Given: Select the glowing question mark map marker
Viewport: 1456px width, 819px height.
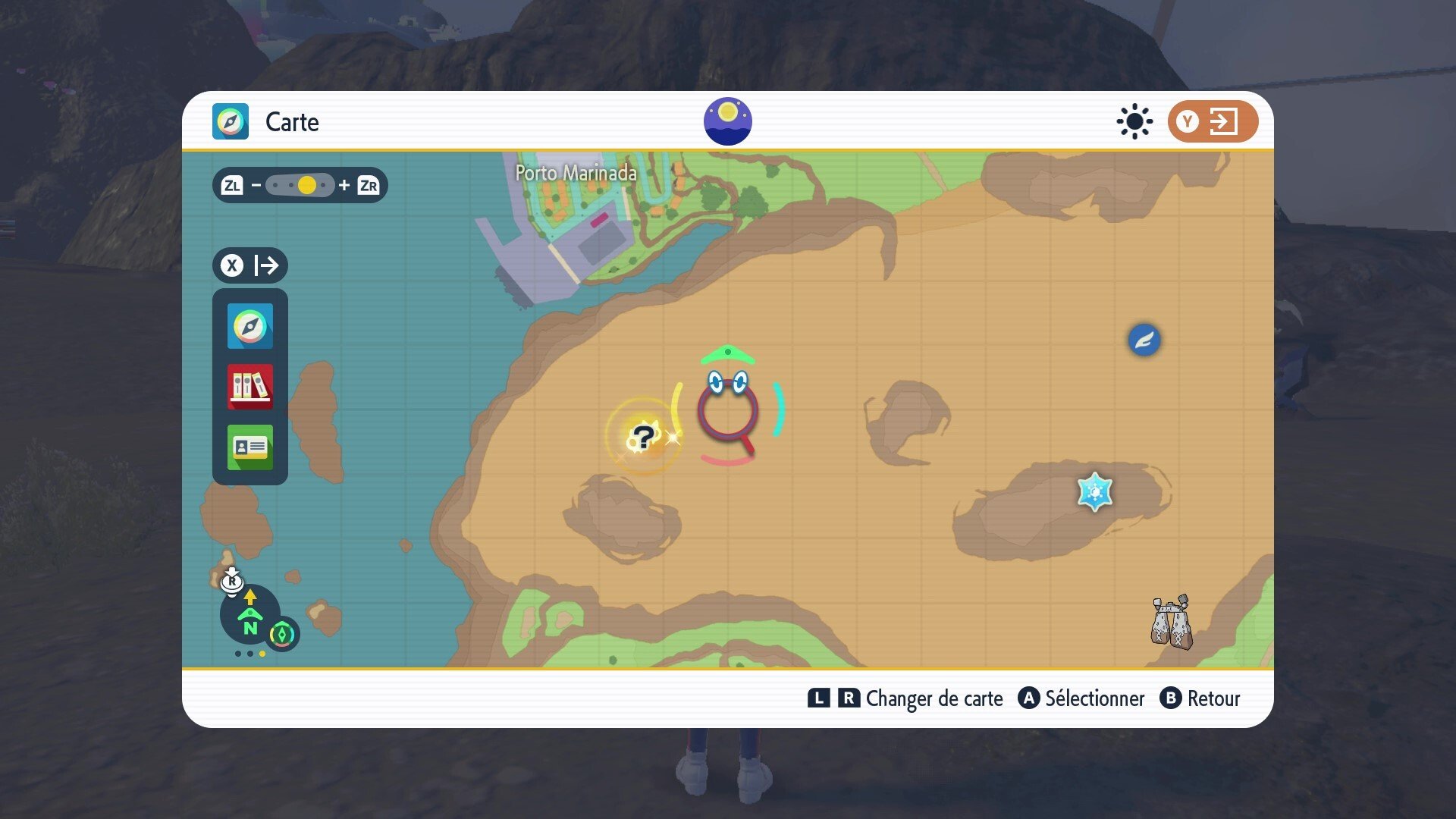Looking at the screenshot, I should pyautogui.click(x=643, y=438).
